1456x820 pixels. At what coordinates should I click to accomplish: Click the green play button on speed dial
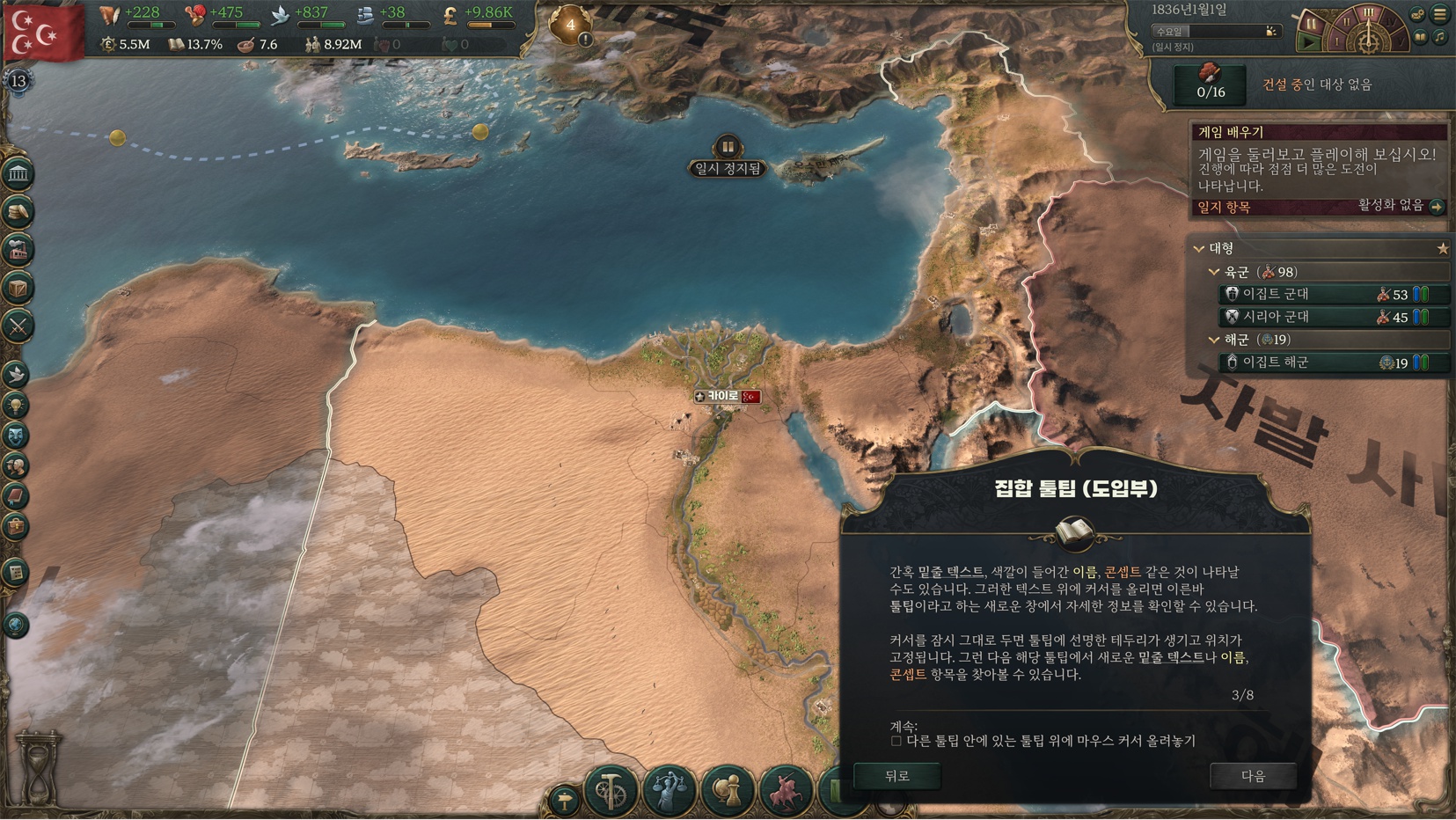[x=1309, y=40]
